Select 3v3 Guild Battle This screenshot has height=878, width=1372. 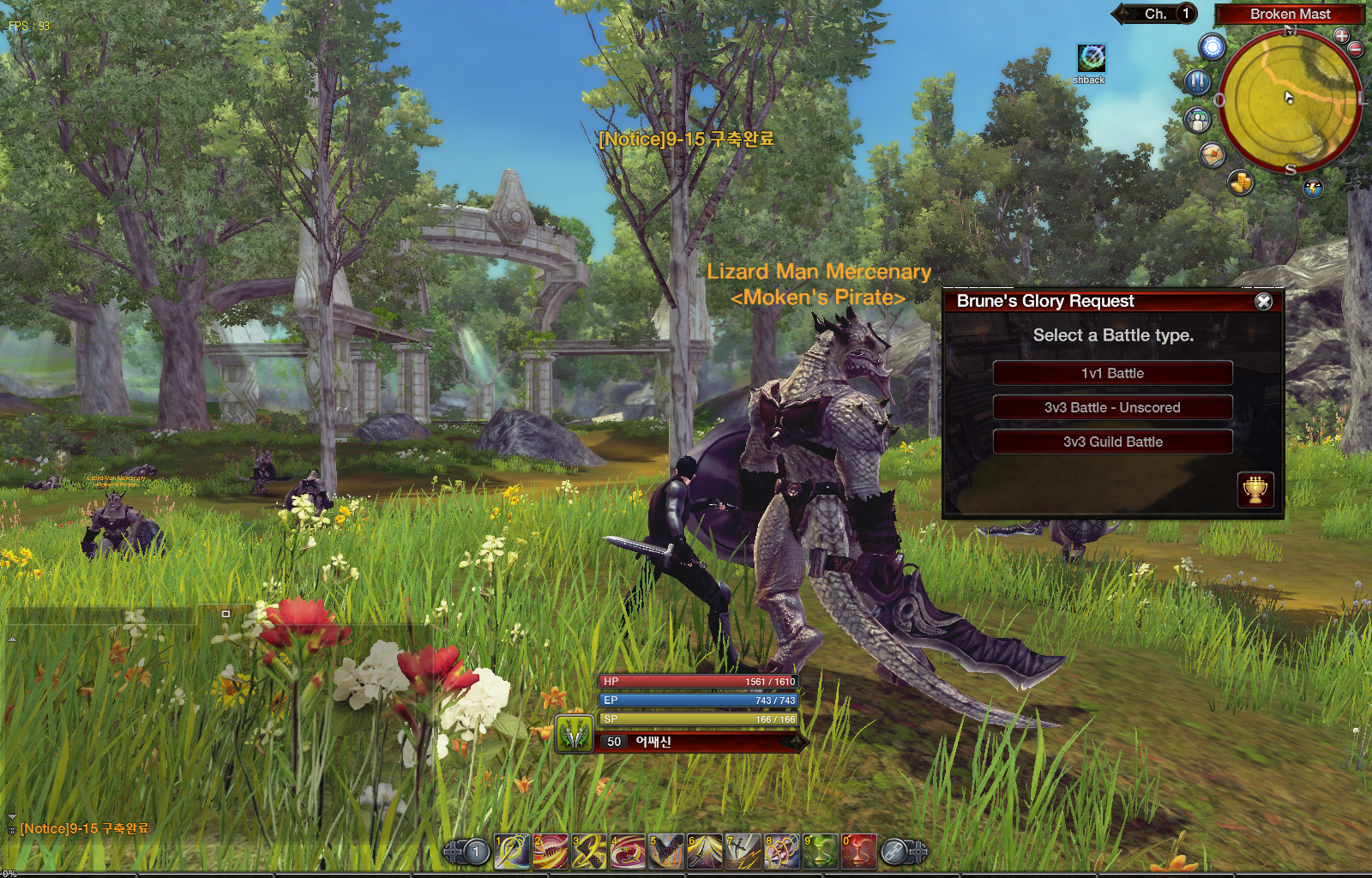point(1112,441)
